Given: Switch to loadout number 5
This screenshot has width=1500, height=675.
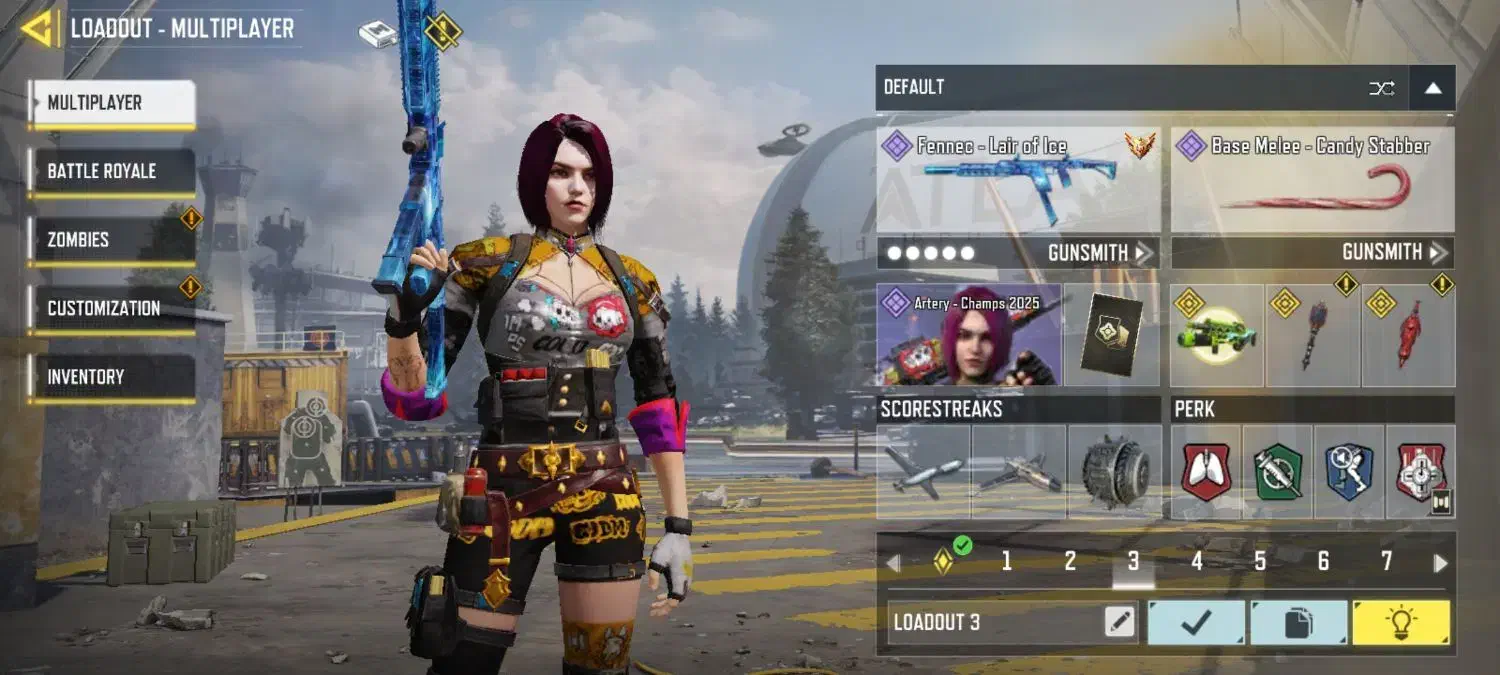Looking at the screenshot, I should [x=1260, y=562].
